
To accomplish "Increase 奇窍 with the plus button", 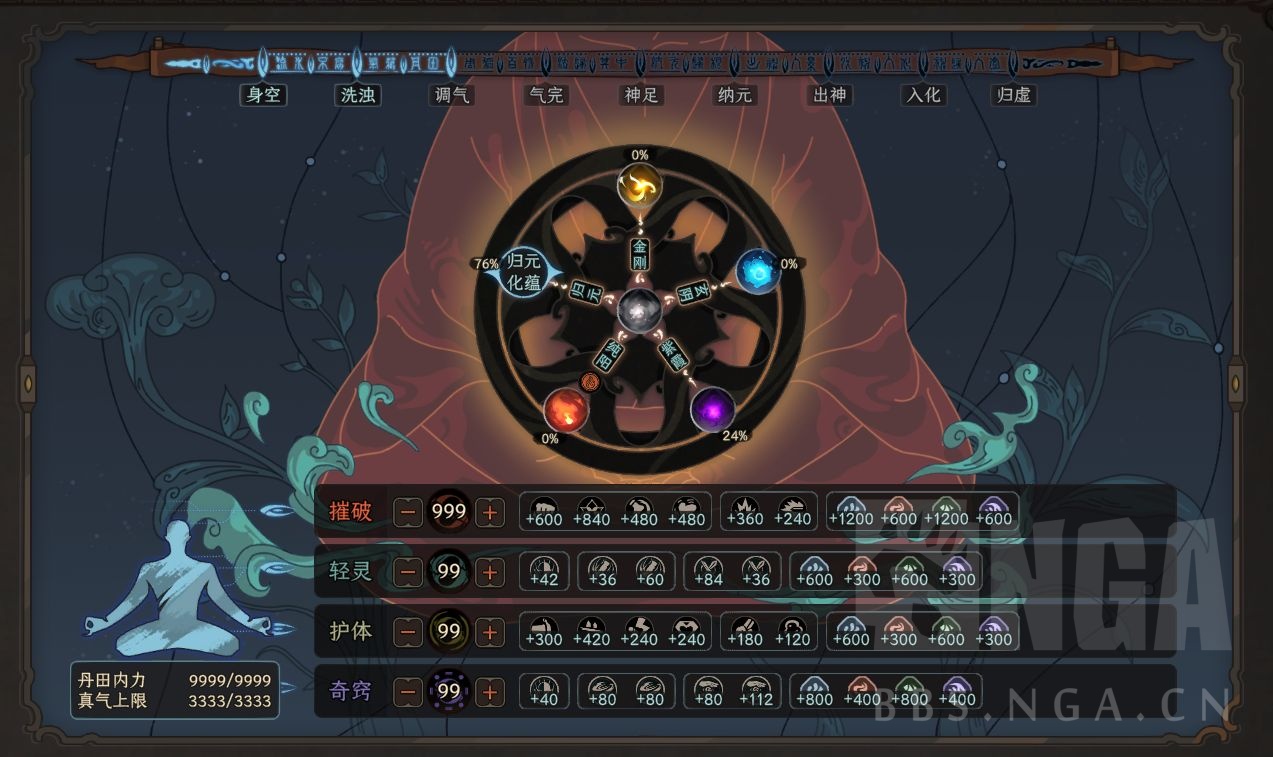I will pyautogui.click(x=489, y=691).
